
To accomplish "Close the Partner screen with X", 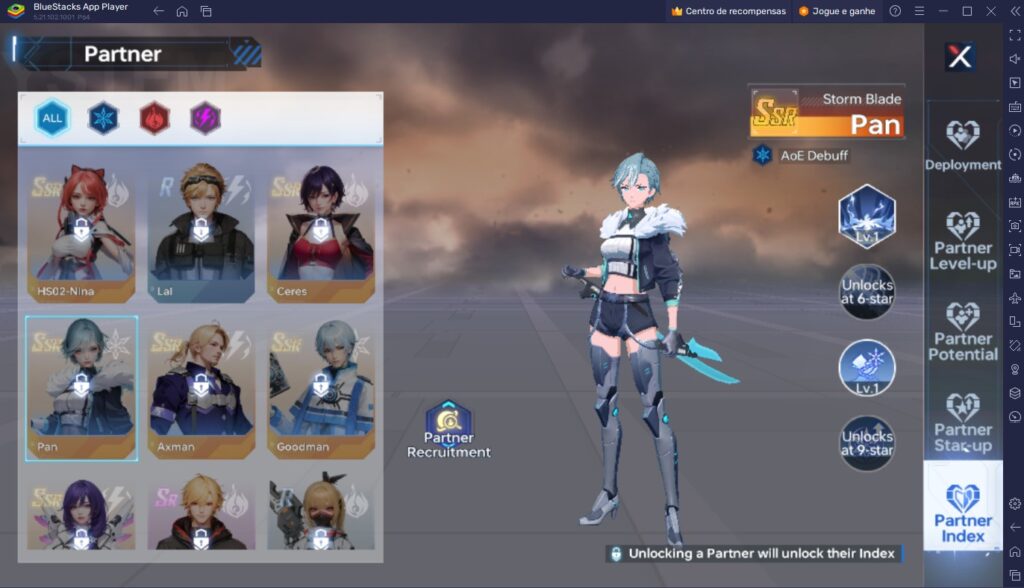I will click(960, 57).
